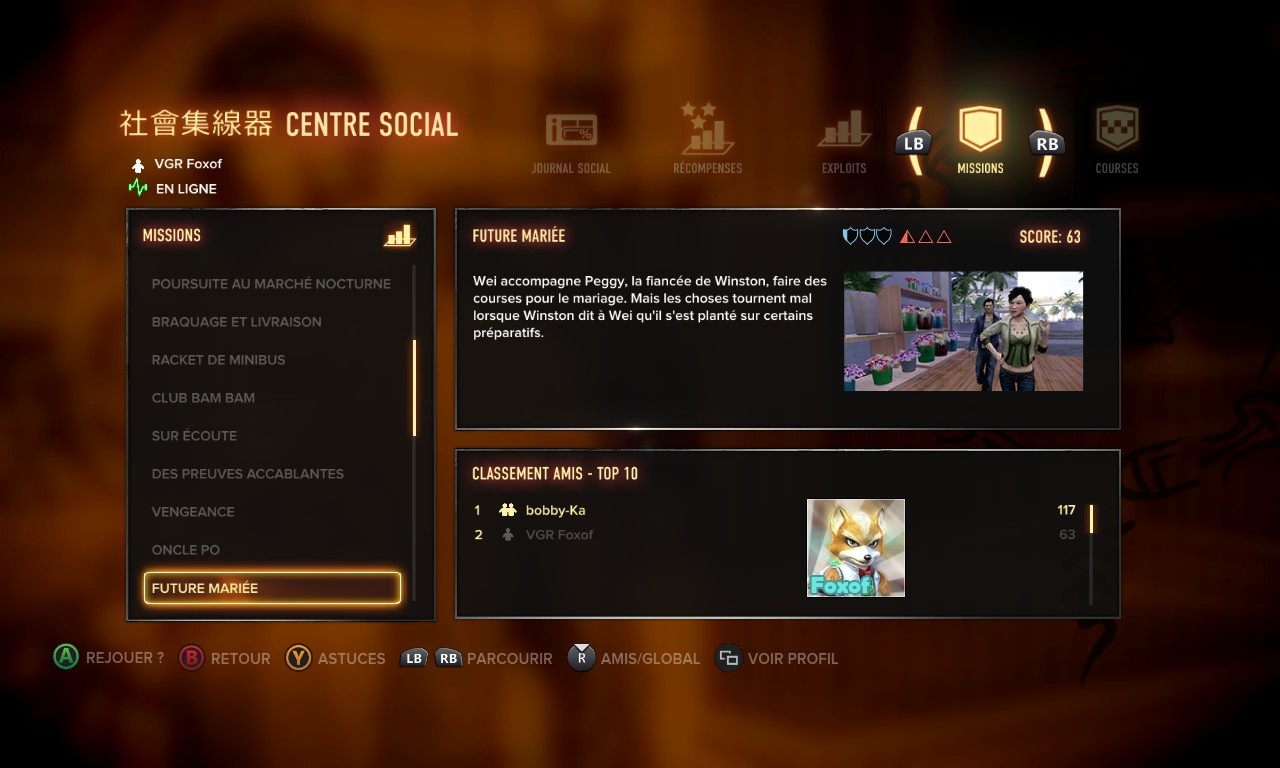Select the Oncle Po mission

click(x=186, y=550)
